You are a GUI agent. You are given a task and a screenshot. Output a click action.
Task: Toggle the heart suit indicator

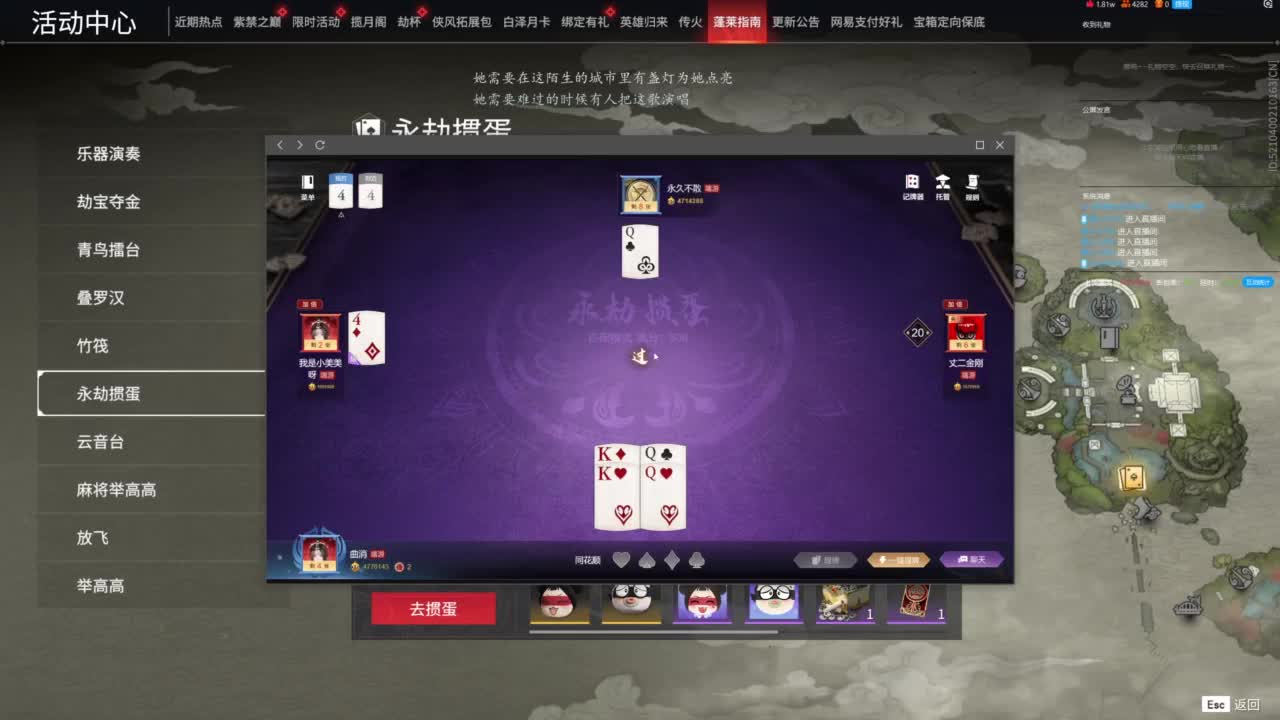point(622,560)
